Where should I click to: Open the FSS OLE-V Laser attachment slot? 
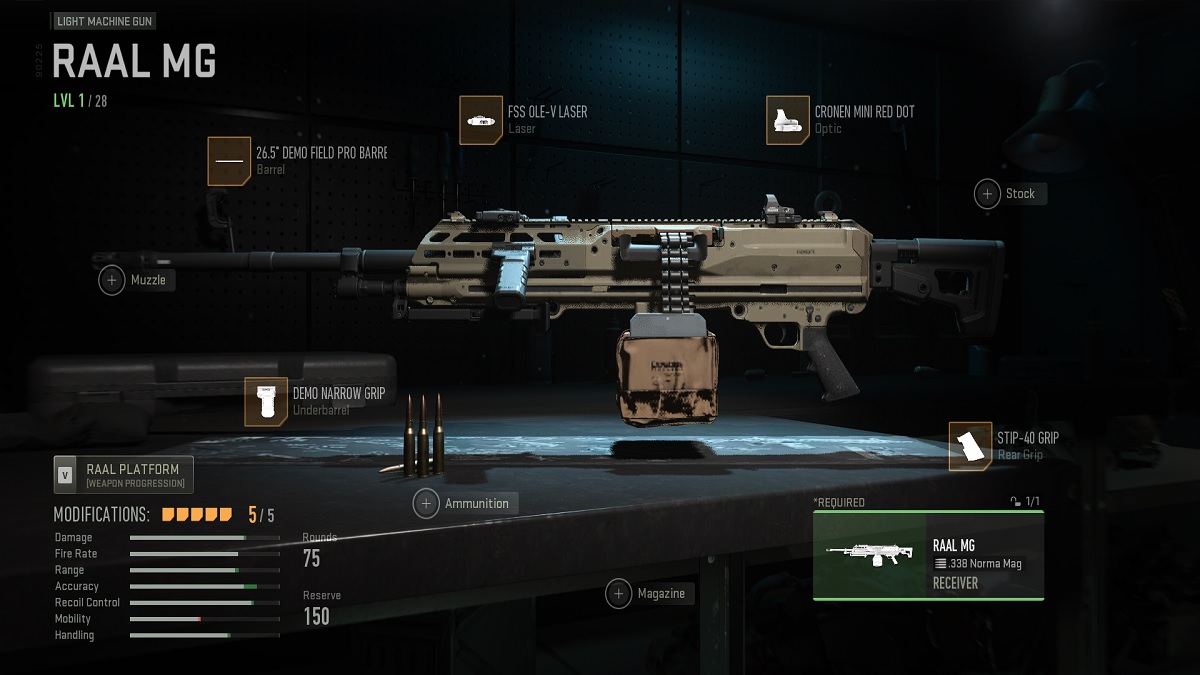(x=481, y=120)
